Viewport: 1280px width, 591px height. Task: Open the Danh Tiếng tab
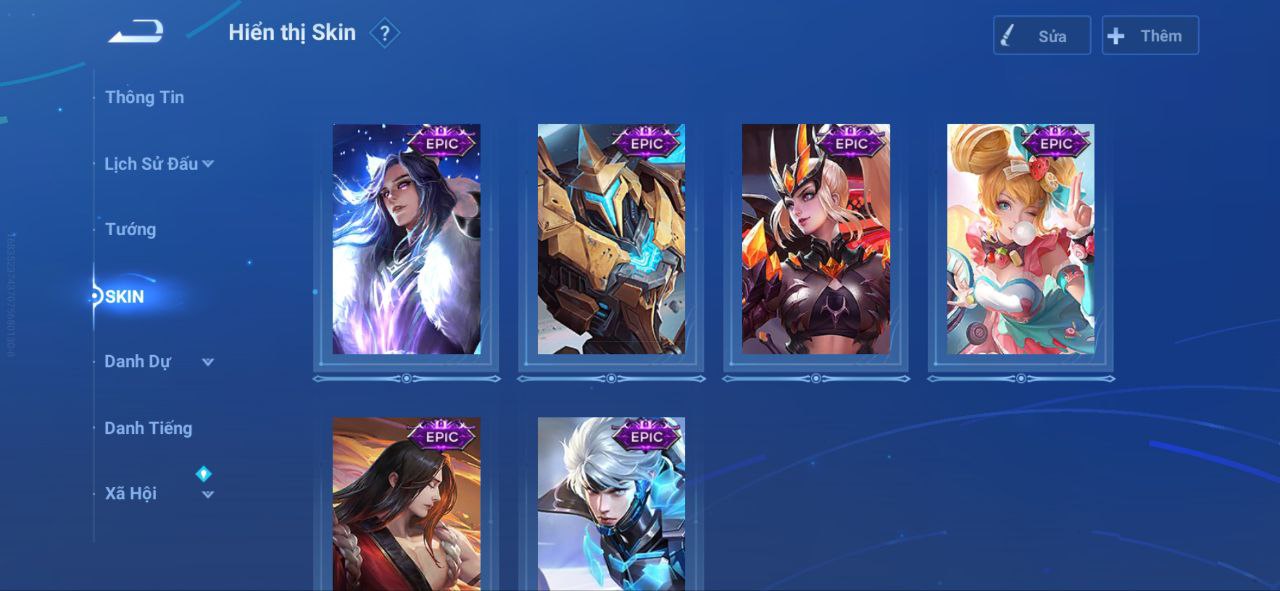pos(148,428)
